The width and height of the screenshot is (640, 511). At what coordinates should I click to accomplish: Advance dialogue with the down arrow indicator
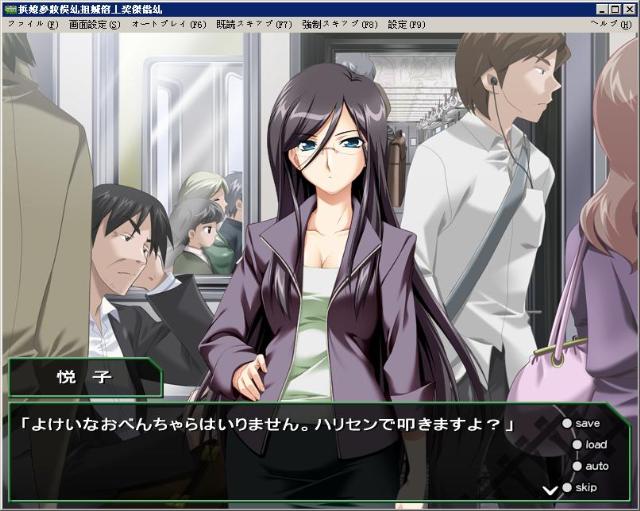click(x=549, y=490)
